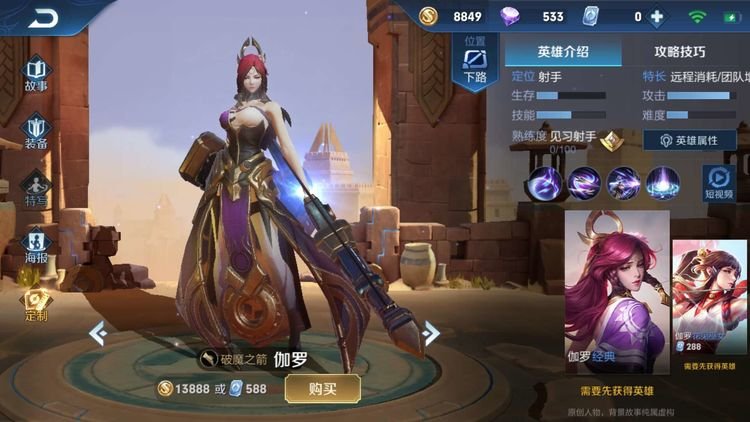750x422 pixels.
Task: Open the 定制 customization section
Action: click(x=36, y=304)
